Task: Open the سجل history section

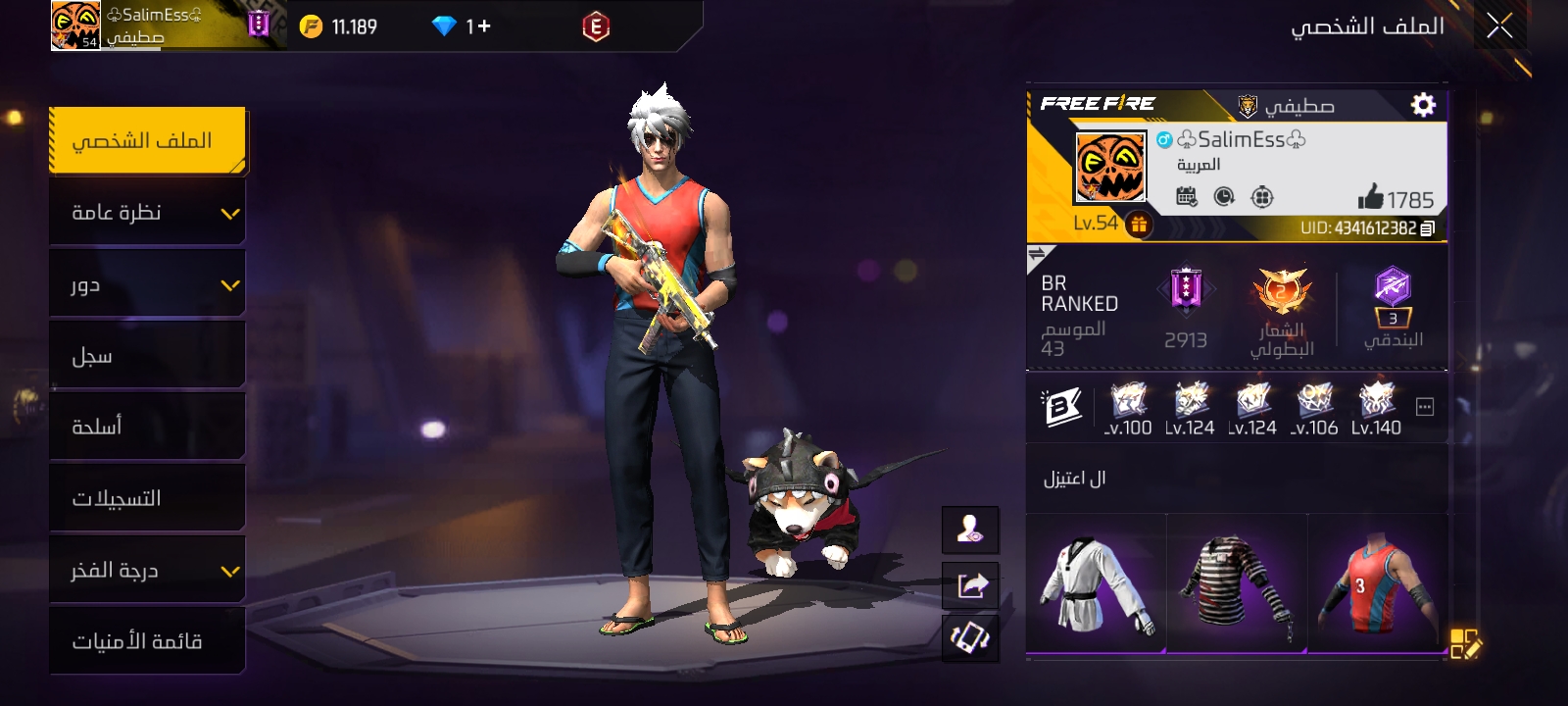Action: (147, 356)
